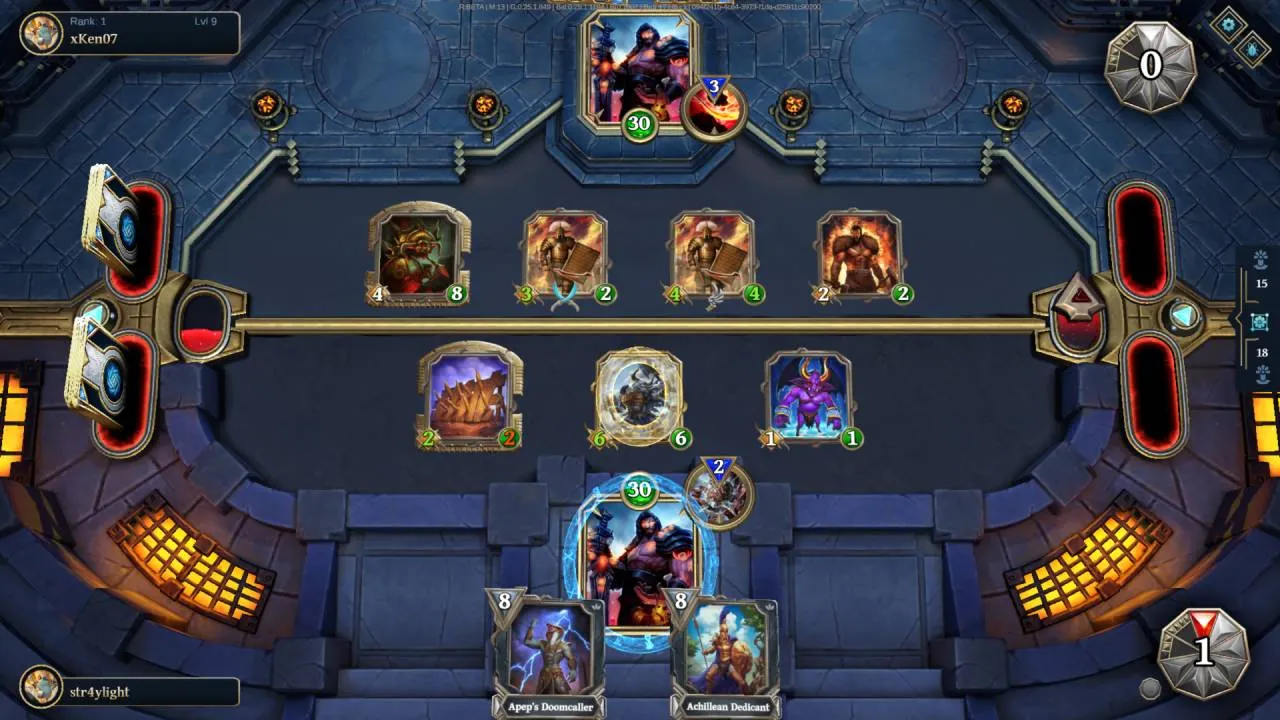The image size is (1280, 720).
Task: Select the armored 6/6 minion on your board
Action: [638, 395]
